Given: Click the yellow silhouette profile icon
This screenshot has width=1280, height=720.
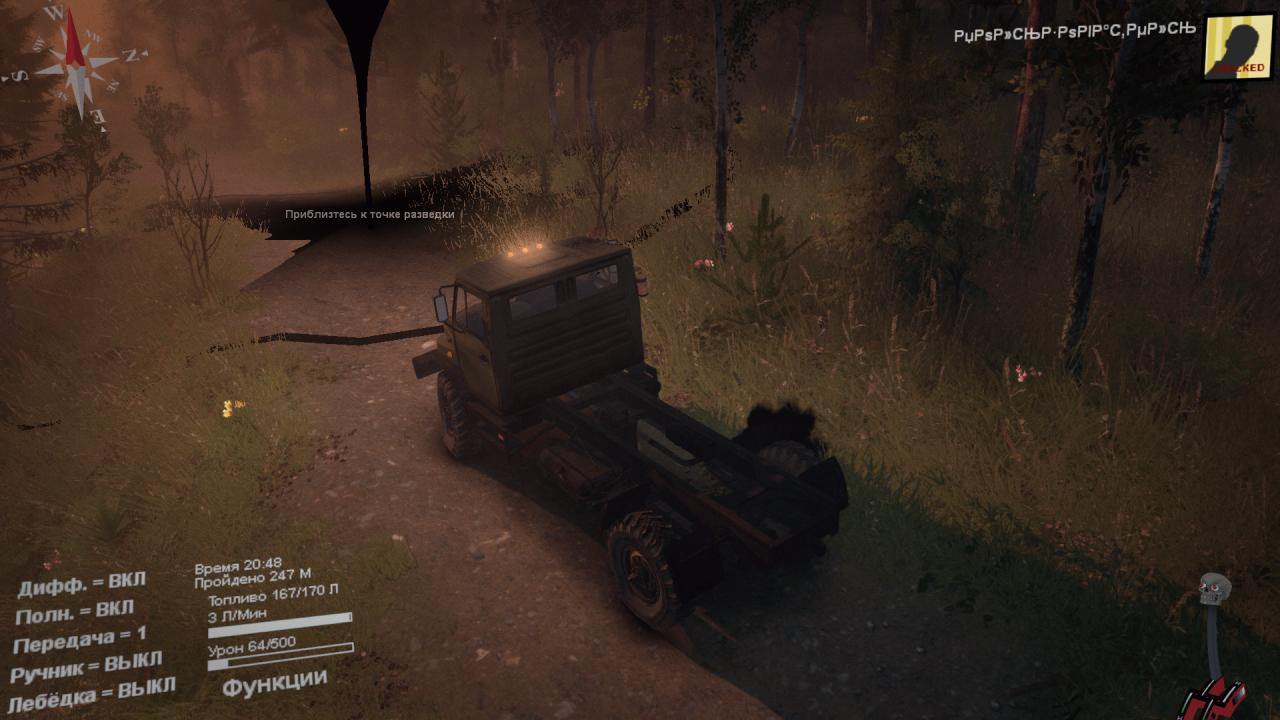Looking at the screenshot, I should click(1238, 46).
